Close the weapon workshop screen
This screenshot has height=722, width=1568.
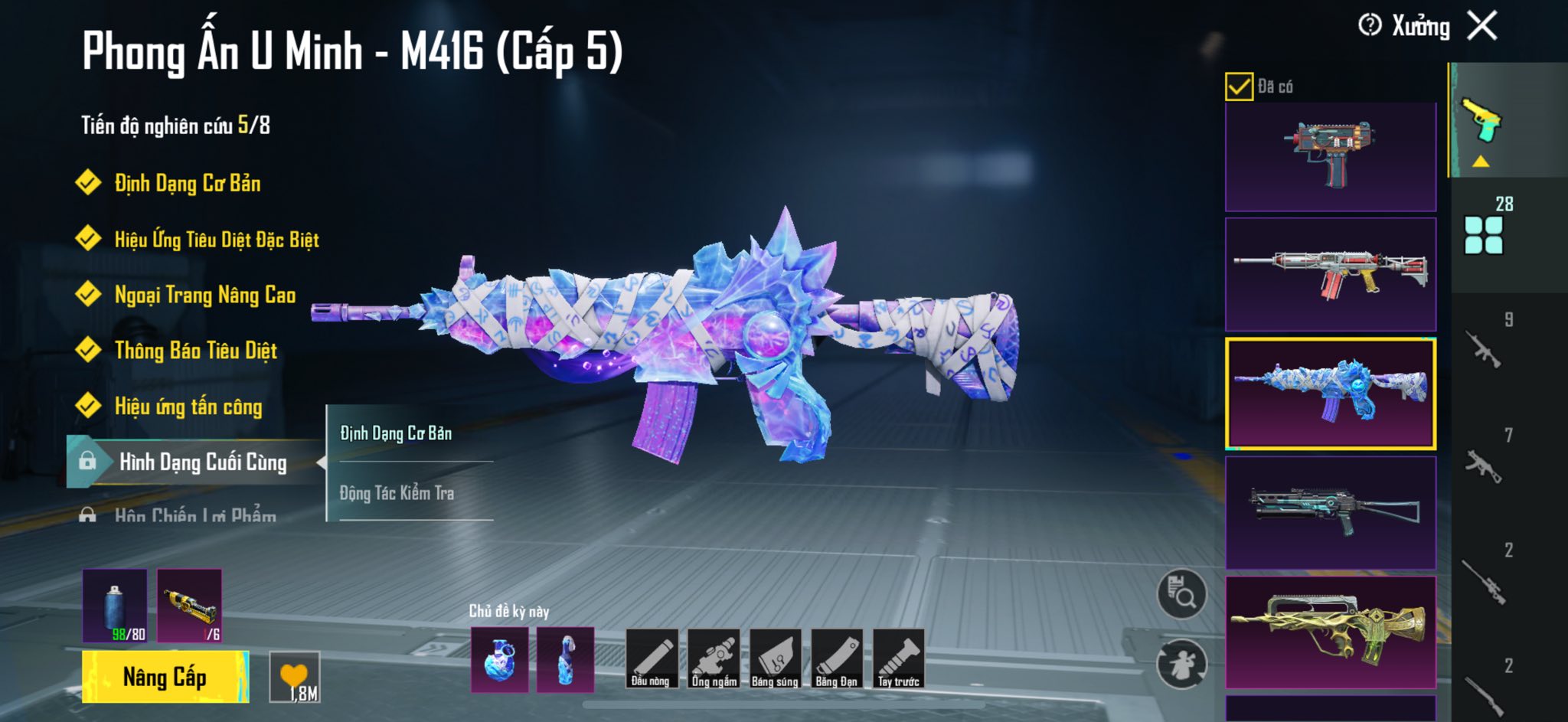tap(1482, 26)
